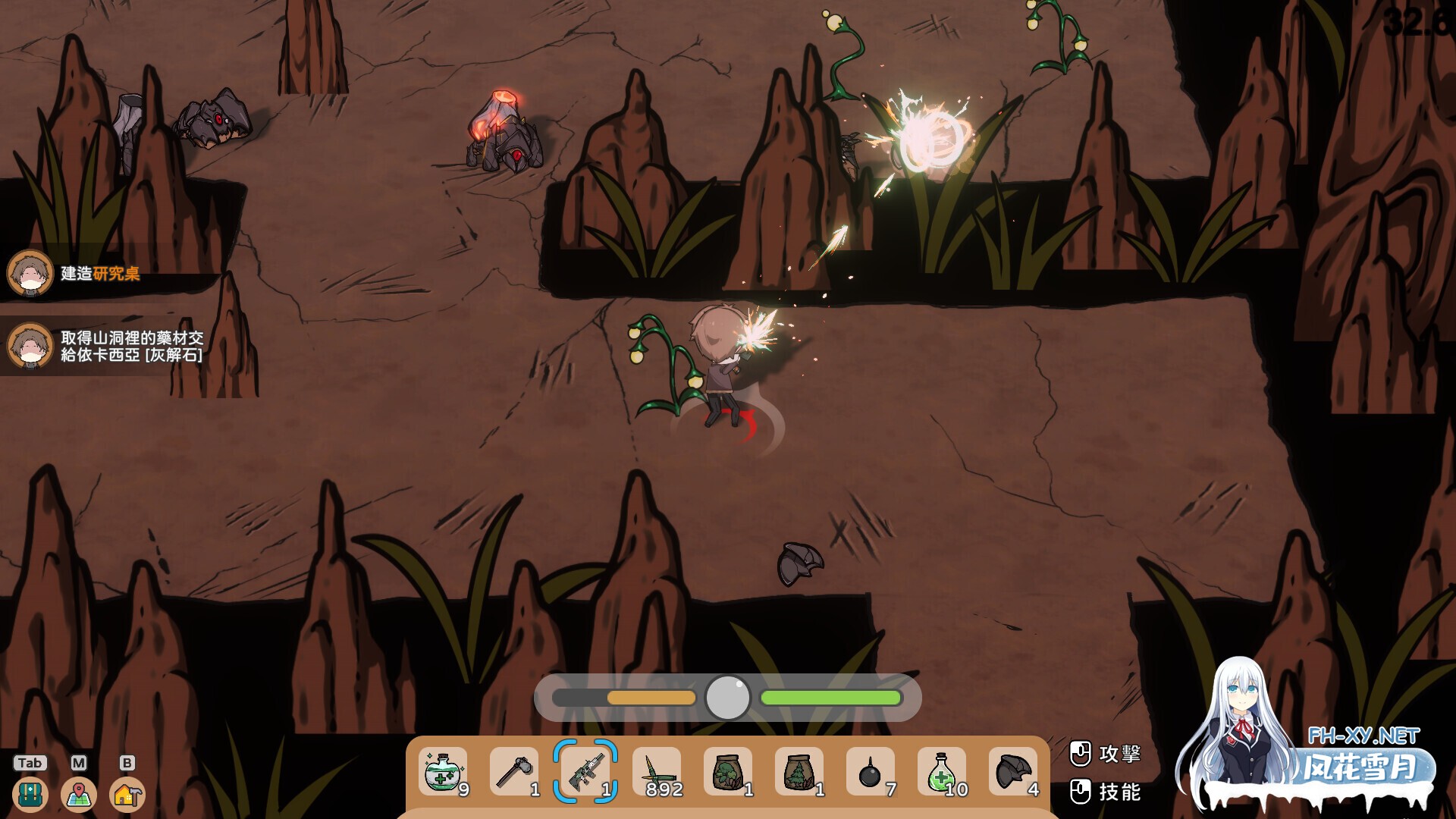Select the green health potion slot
The image size is (1456, 819).
tap(942, 772)
